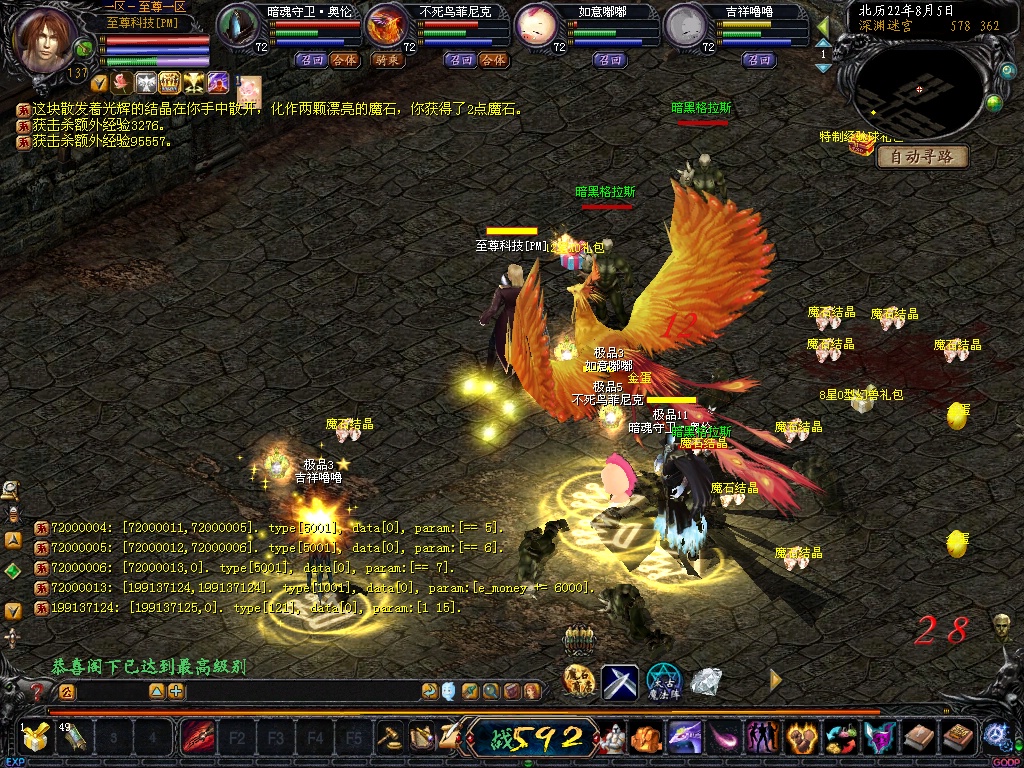This screenshot has height=768, width=1024.
Task: Use the gold gift box hotbar slot
Action: 37,739
